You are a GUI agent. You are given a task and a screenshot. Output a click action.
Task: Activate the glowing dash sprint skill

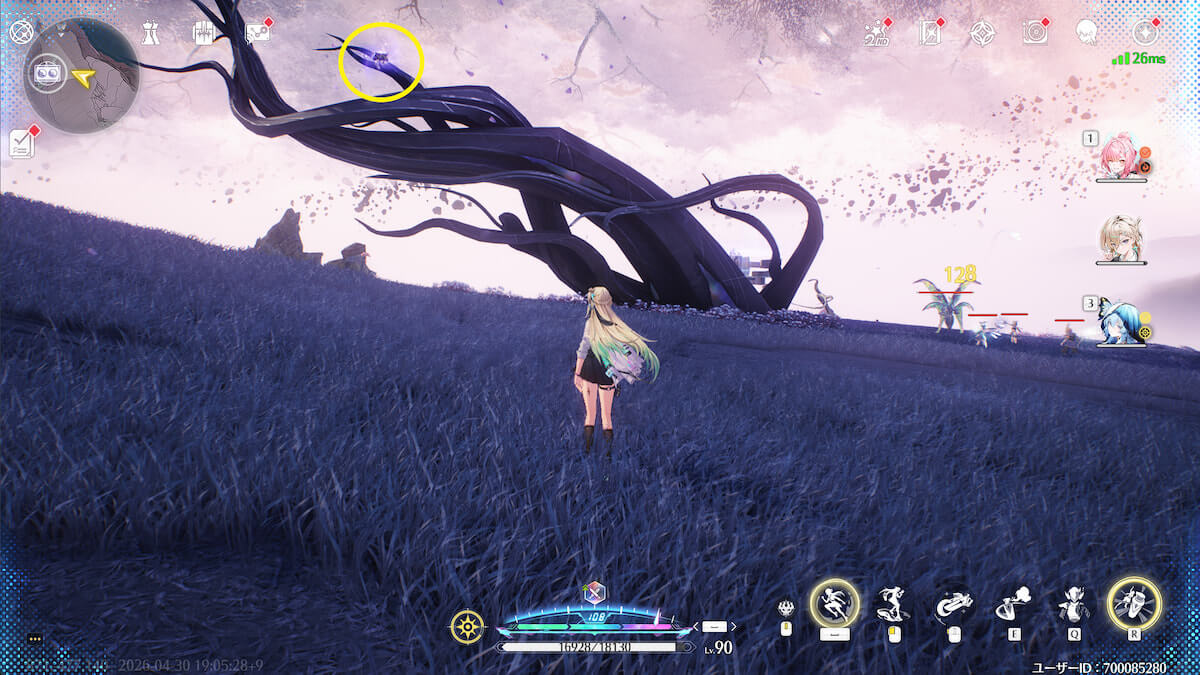(x=833, y=604)
